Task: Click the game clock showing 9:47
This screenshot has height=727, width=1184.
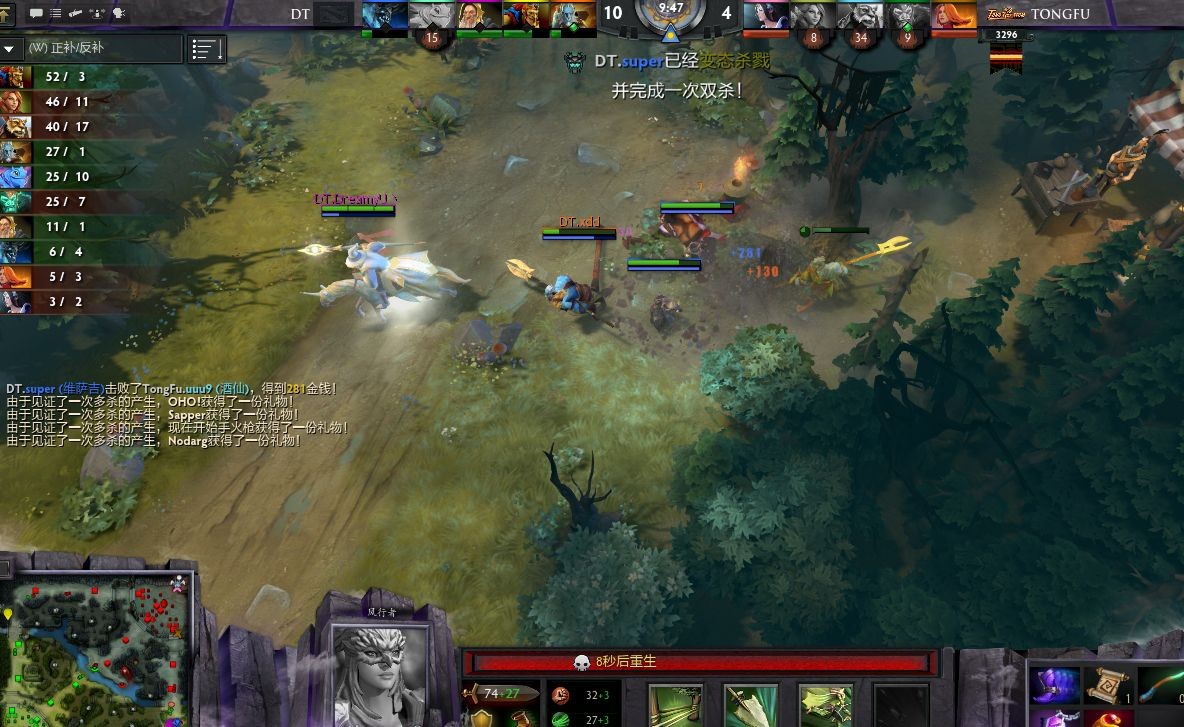Action: pos(671,8)
